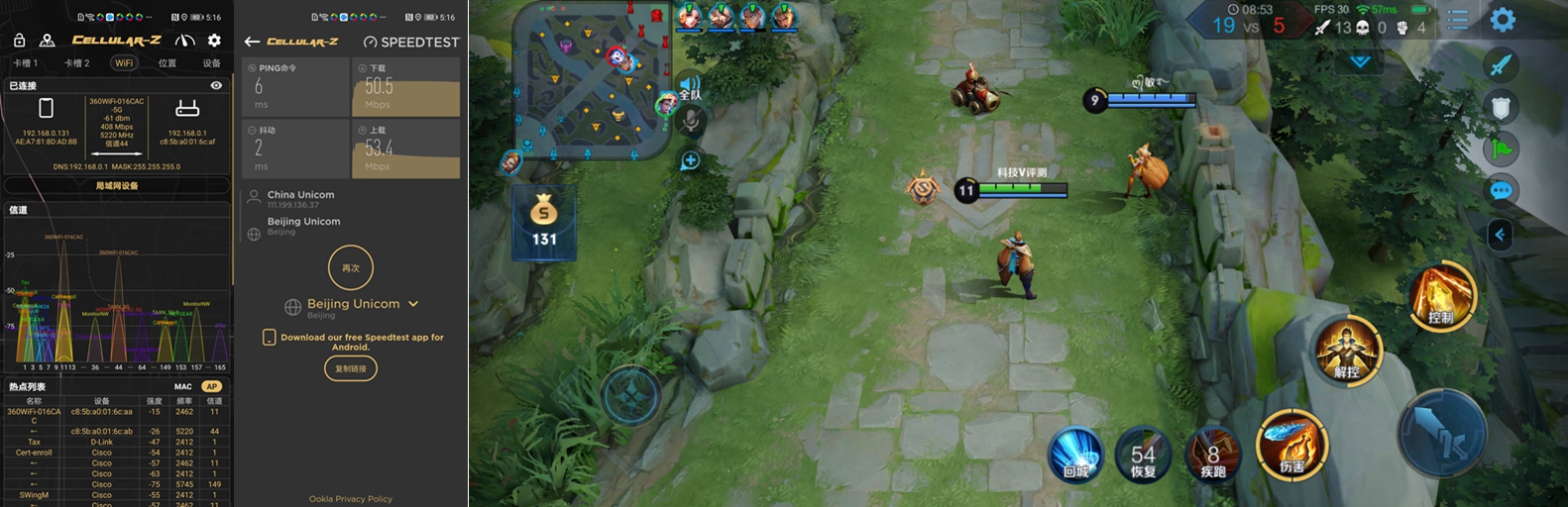The height and width of the screenshot is (507, 1568).
Task: Use the 疾跑 sprint spell
Action: [1213, 456]
